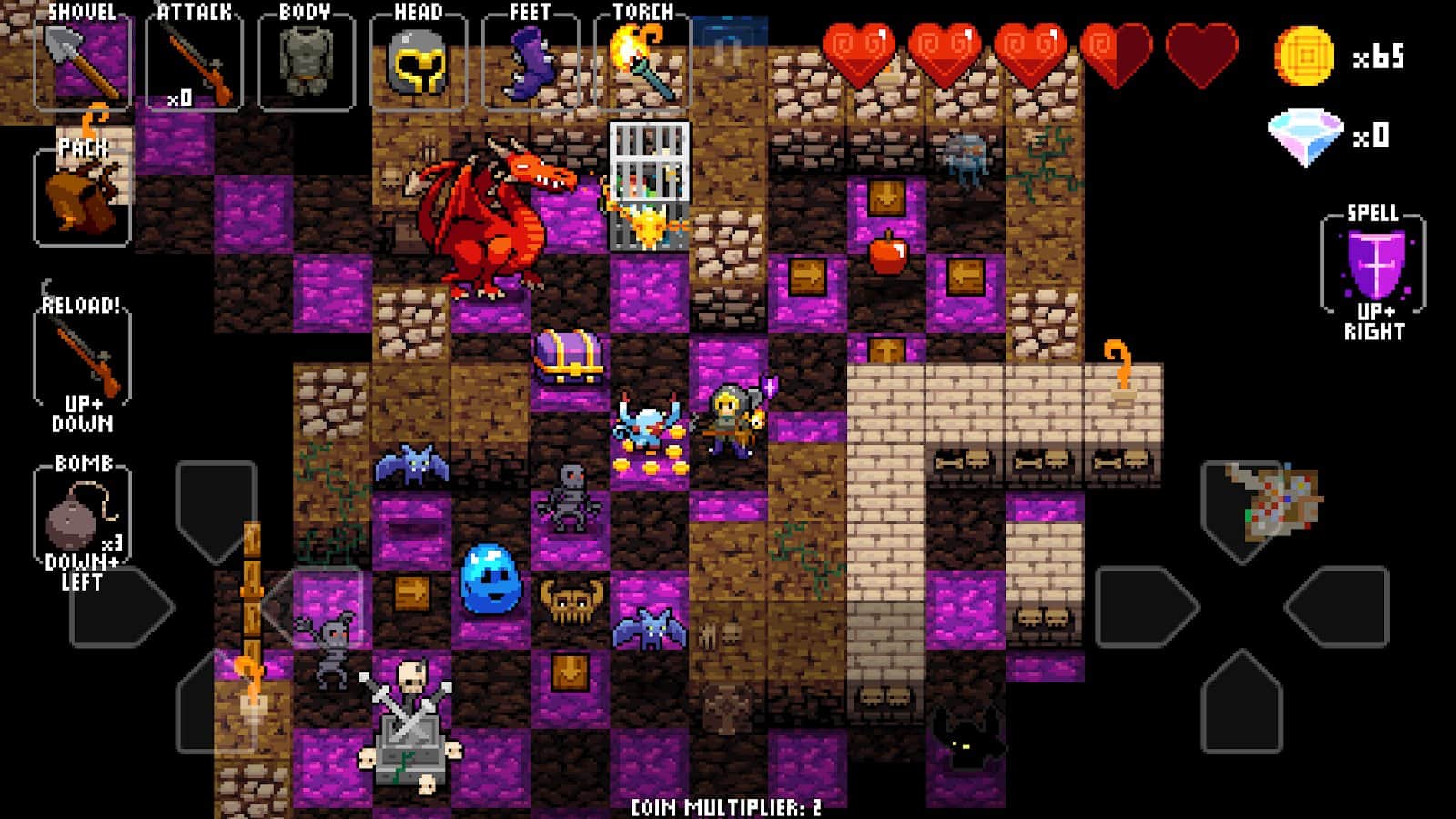The width and height of the screenshot is (1456, 819).
Task: Cast the purple shield Spell
Action: coord(1373,266)
